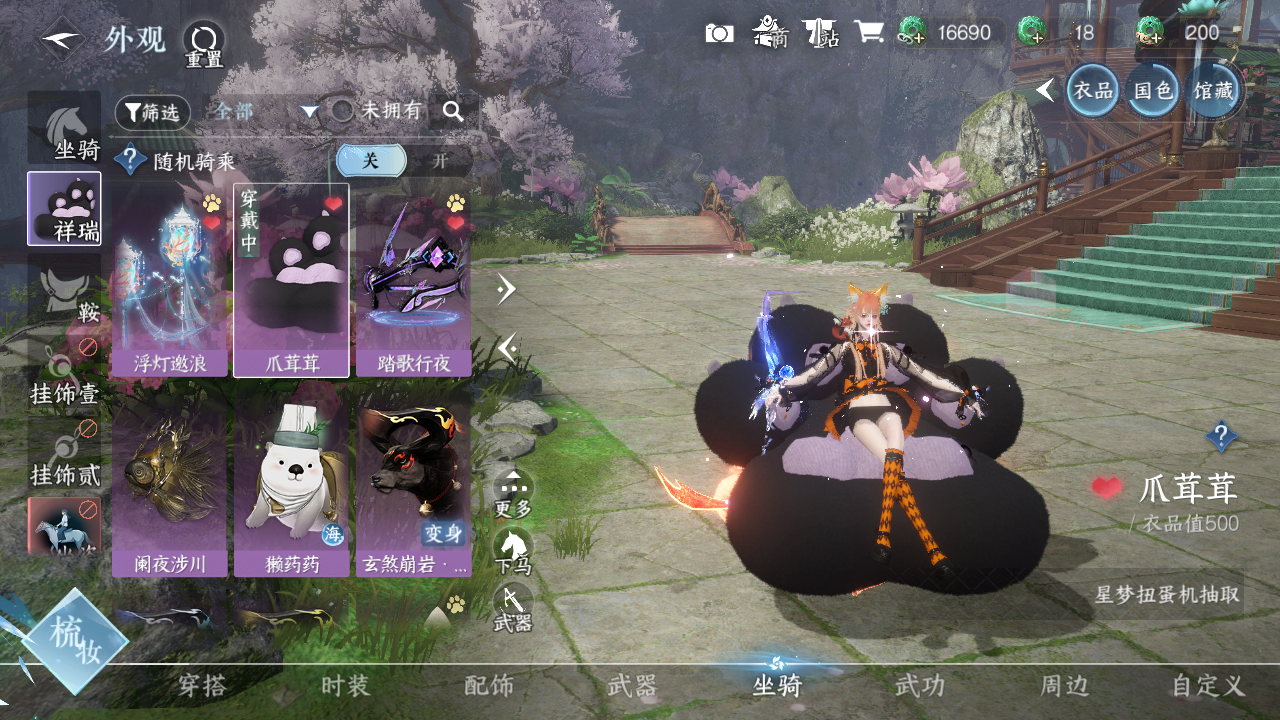The width and height of the screenshot is (1280, 720).
Task: Open the 筛选 filter button
Action: point(153,113)
